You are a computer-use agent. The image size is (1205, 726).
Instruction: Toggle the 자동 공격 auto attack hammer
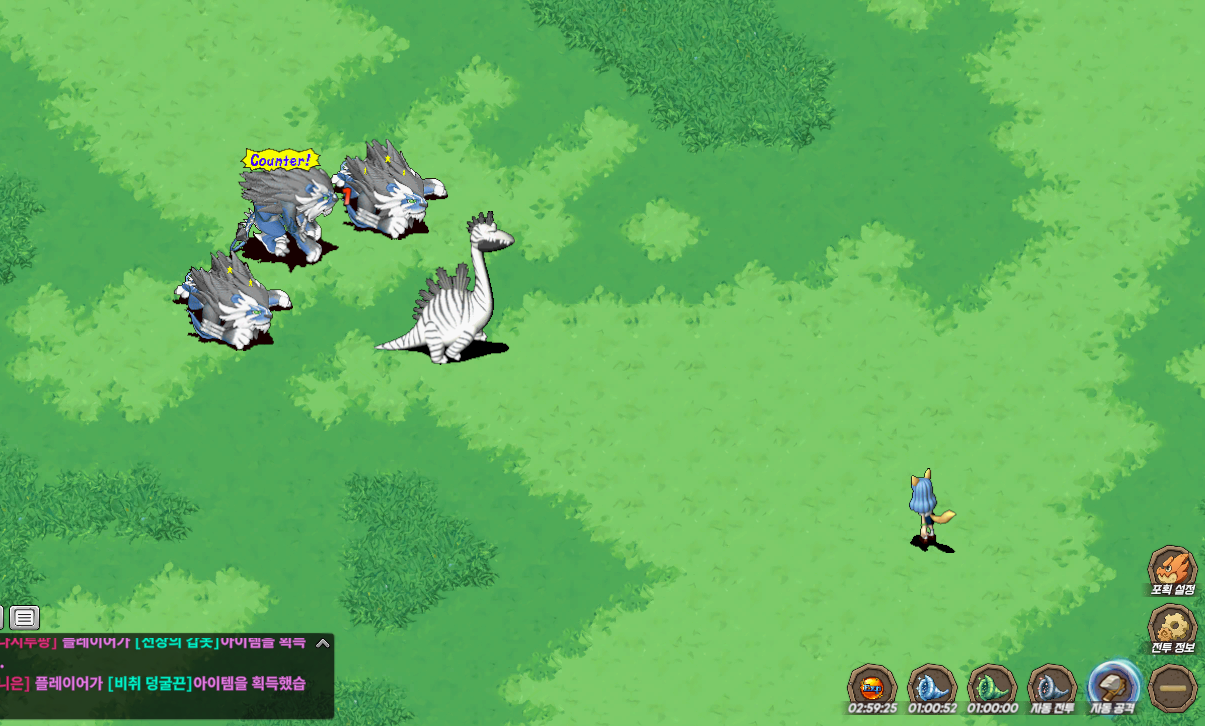coord(1112,686)
